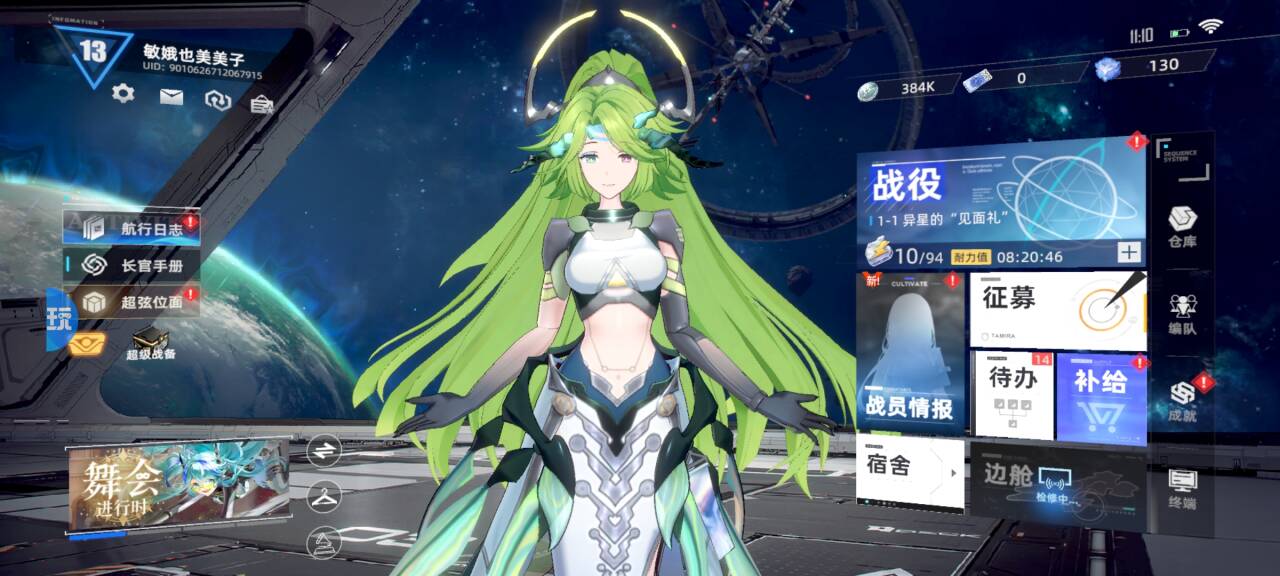Open the 长官手册 commander handbook
Screen dimensions: 1280x576
coord(132,265)
